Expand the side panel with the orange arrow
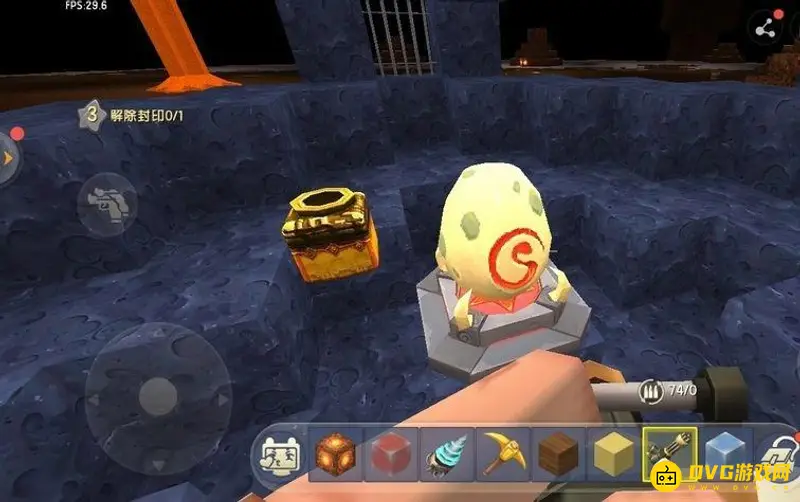This screenshot has height=502, width=800. (x=7, y=159)
